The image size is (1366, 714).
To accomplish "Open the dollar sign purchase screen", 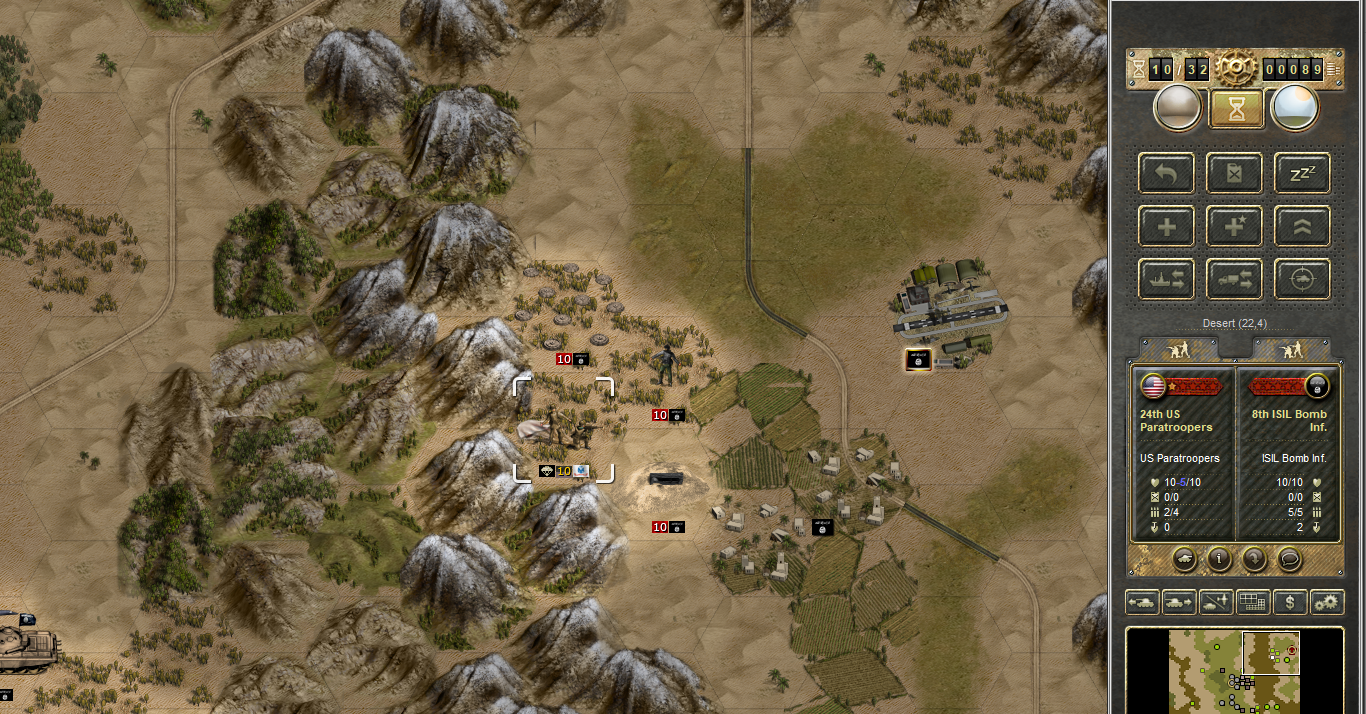I will coord(1291,602).
